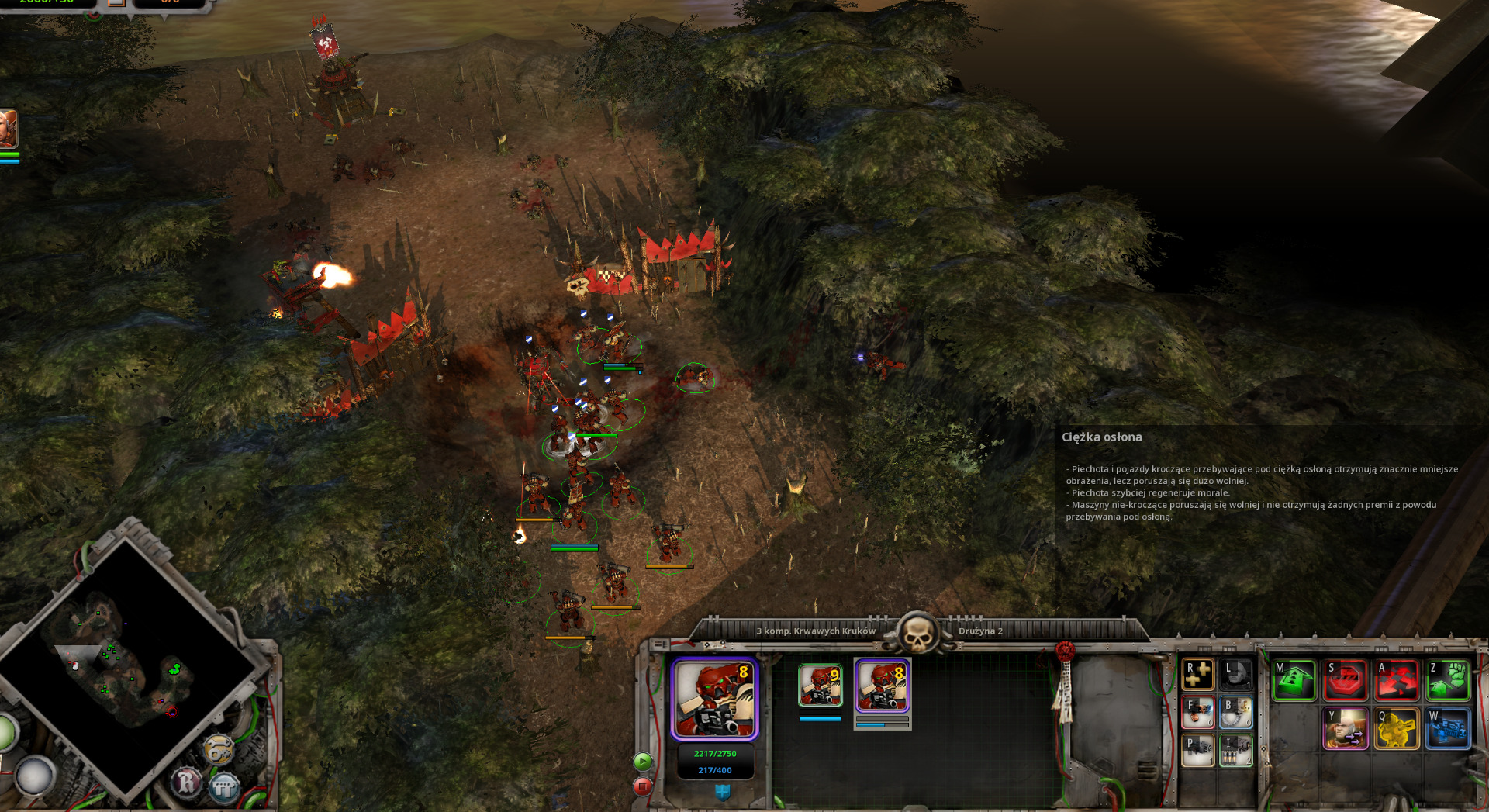Add the squad leader upgrade
Image resolution: width=1489 pixels, height=812 pixels.
1236,675
